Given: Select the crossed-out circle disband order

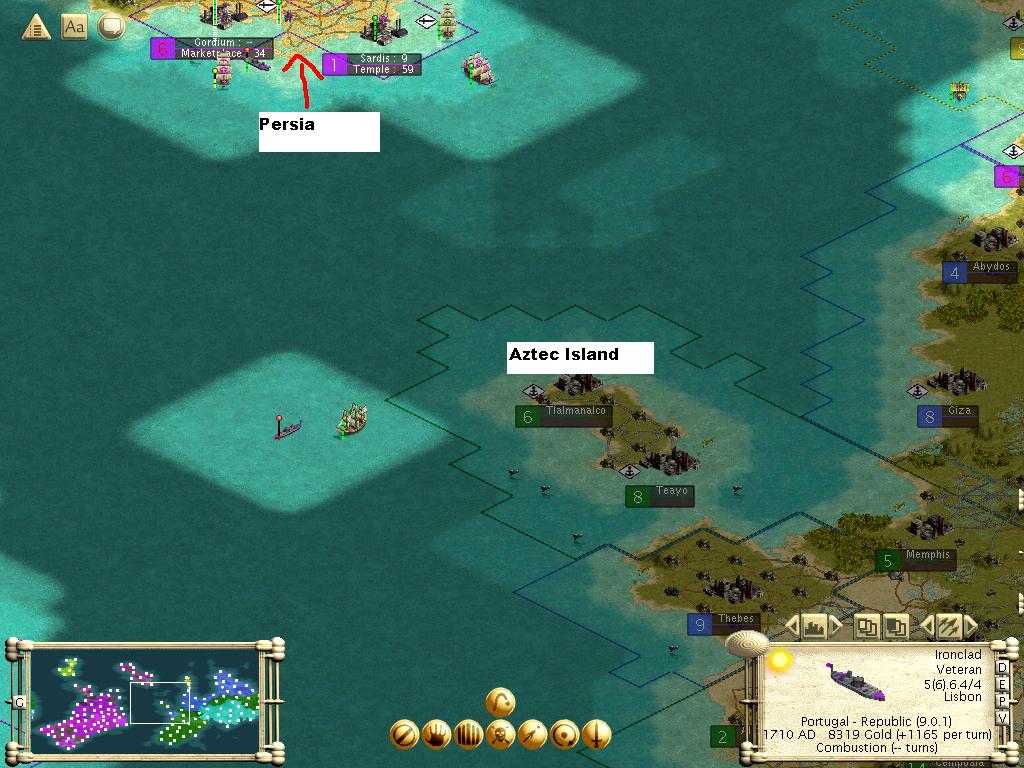Looking at the screenshot, I should [x=404, y=735].
